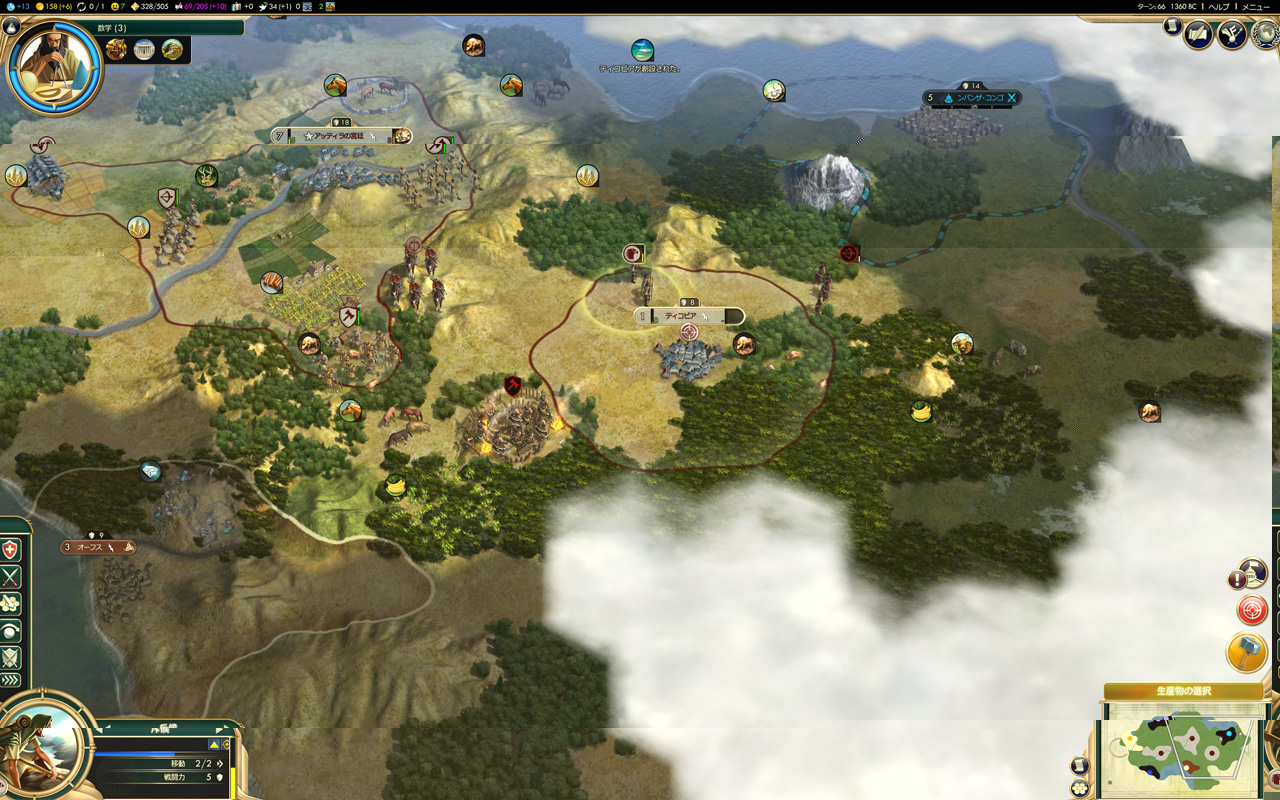This screenshot has width=1280, height=800.
Task: Choose the crossed swords unit action
Action: coord(10,577)
